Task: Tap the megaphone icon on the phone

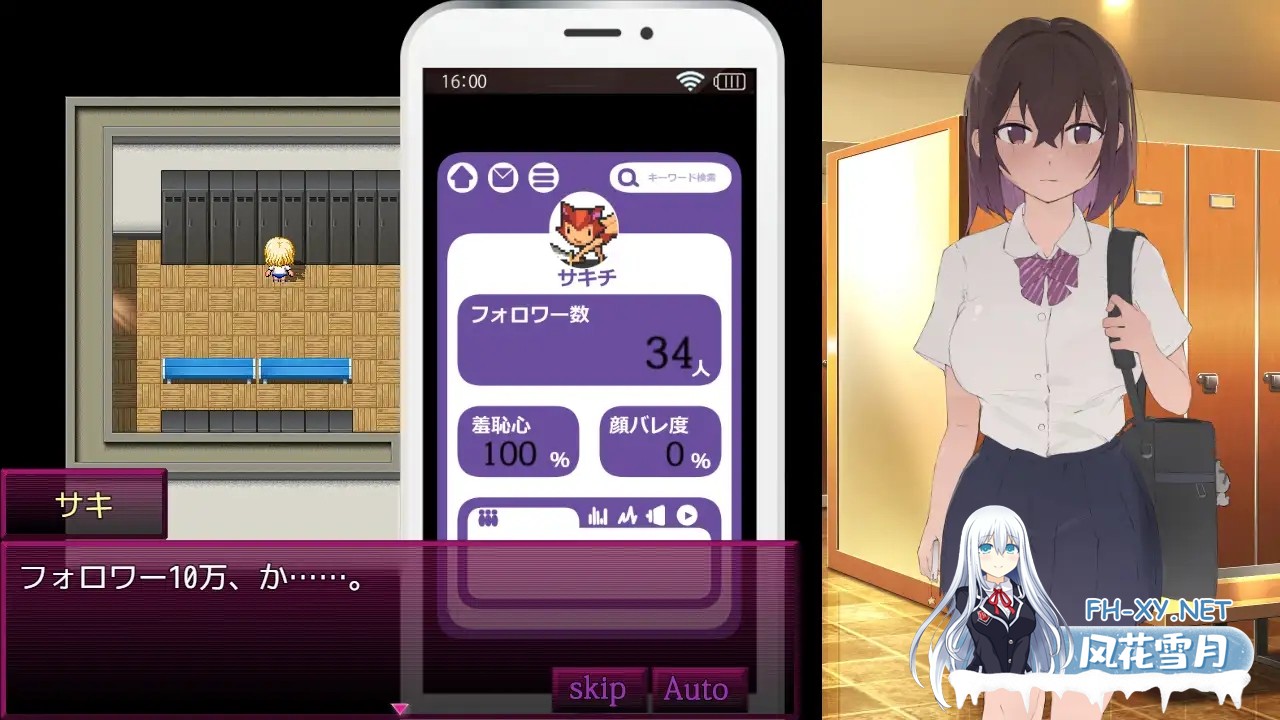Action: point(656,516)
